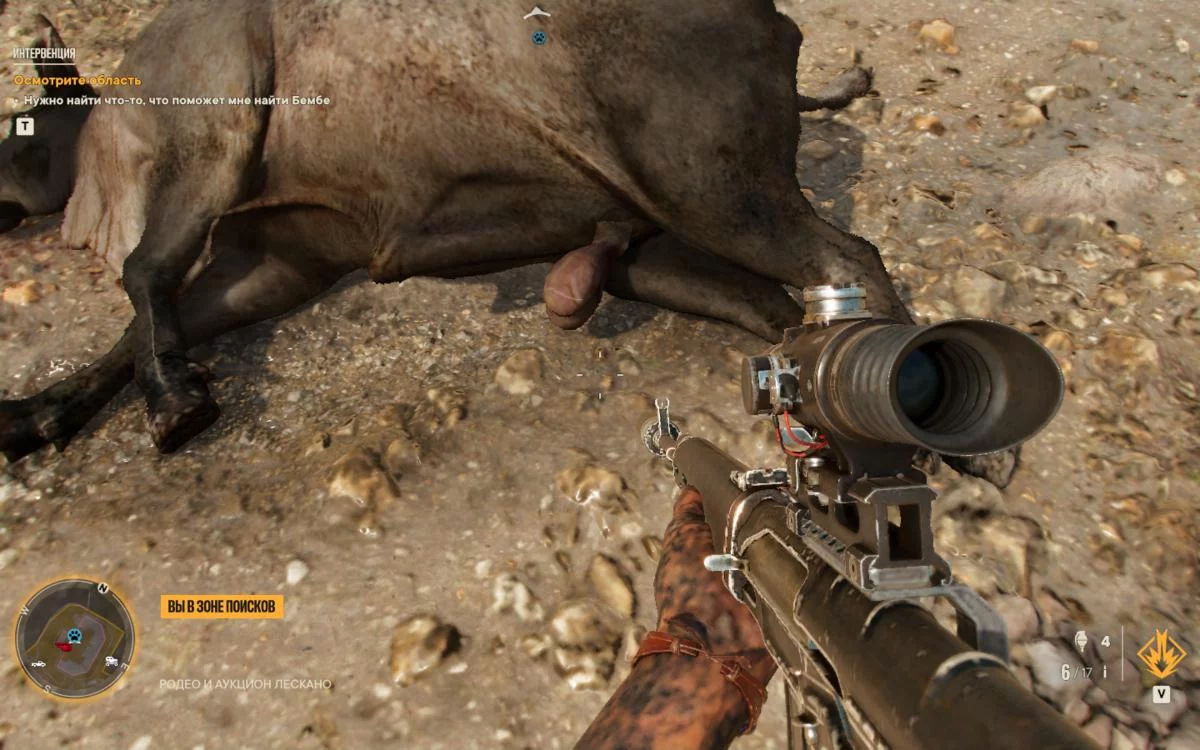The image size is (1200, 750).
Task: Click the car icon on the minimap
Action: coord(38,664)
